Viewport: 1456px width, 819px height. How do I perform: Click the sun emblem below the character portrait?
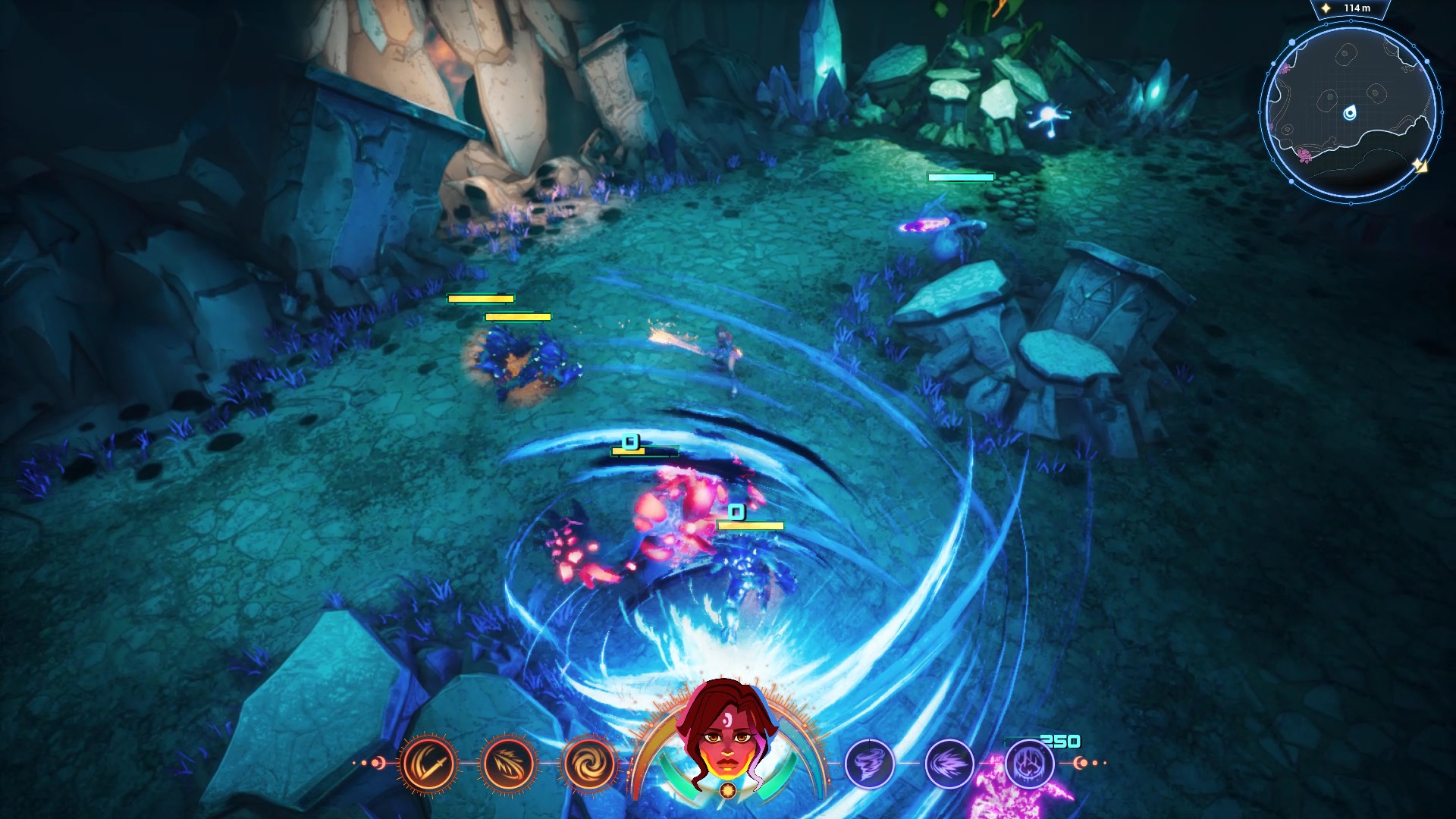click(x=728, y=789)
